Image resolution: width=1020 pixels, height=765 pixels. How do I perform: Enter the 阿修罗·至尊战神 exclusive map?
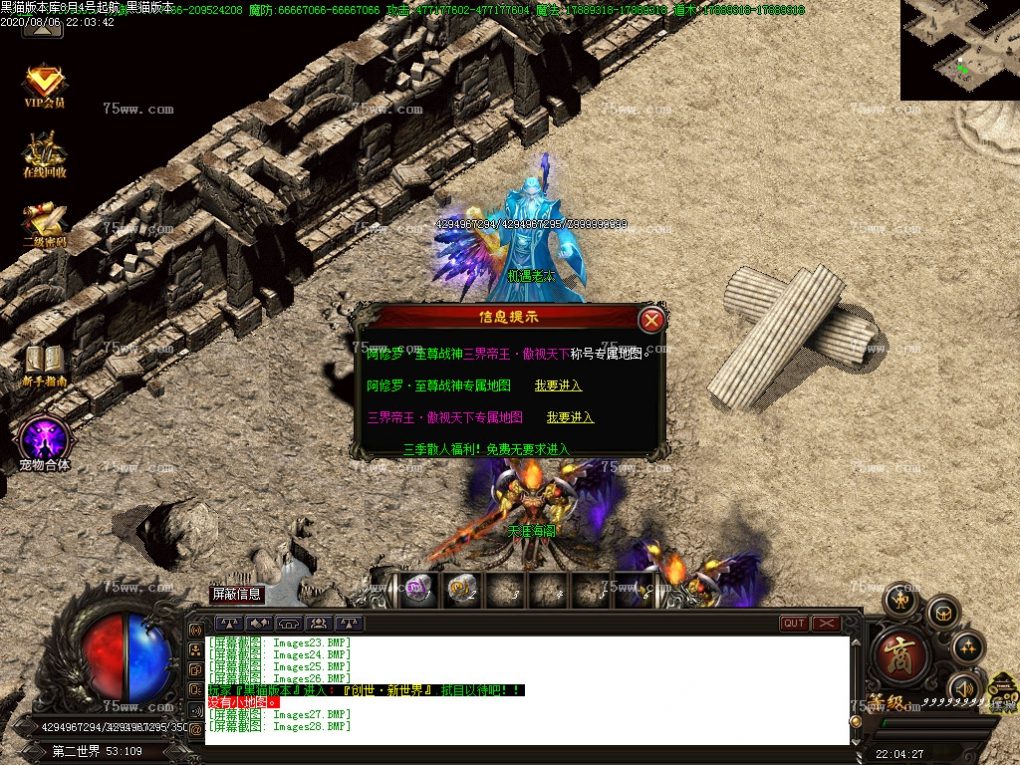558,385
